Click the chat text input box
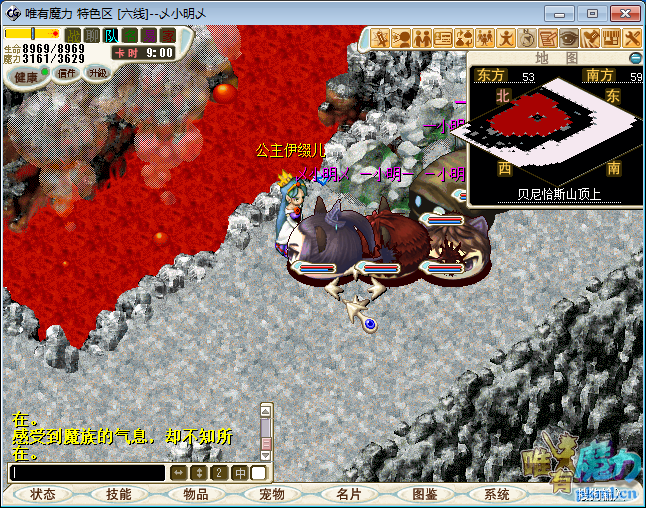646x508 pixels. pyautogui.click(x=86, y=472)
